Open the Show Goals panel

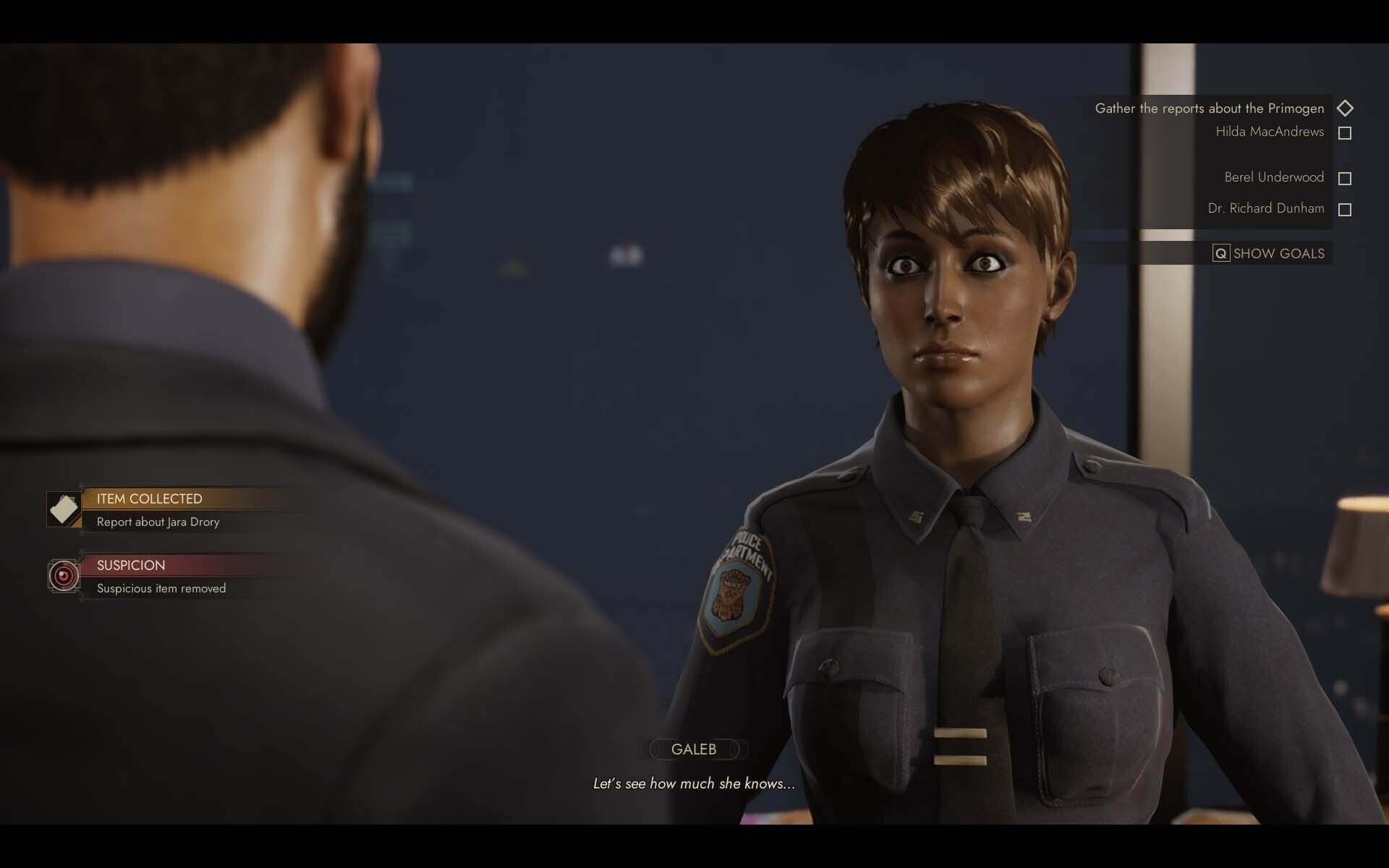(1270, 253)
